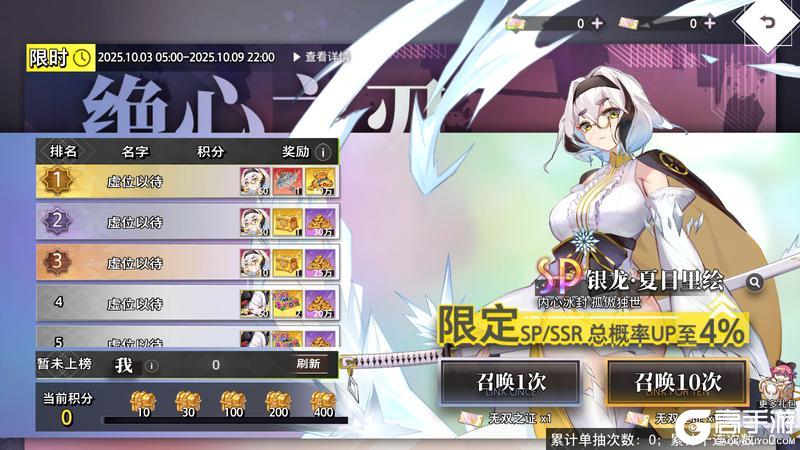Open the 400-point reward chest
Viewport: 800px width, 450px height.
click(323, 401)
